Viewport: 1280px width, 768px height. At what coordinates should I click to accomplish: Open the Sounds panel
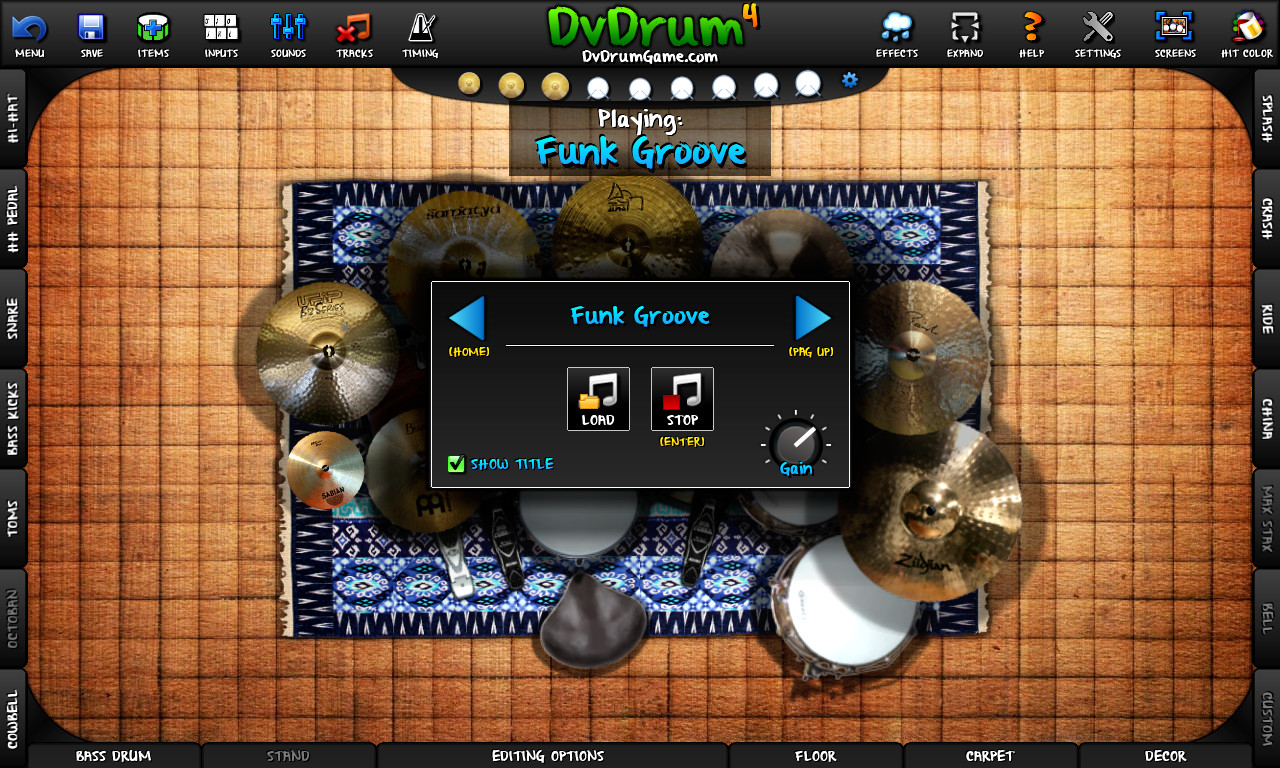tap(287, 30)
